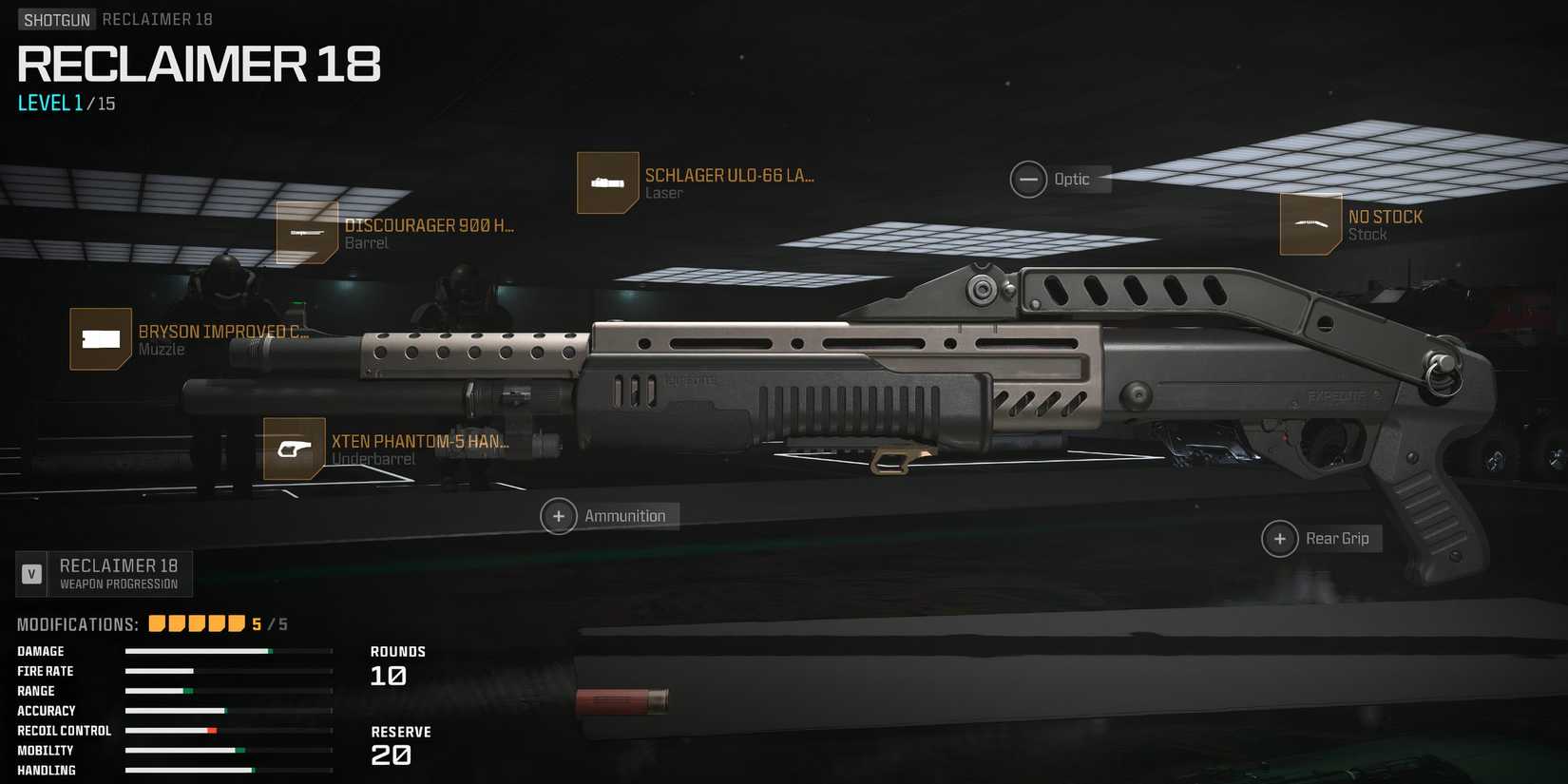Remove the Optic attachment via minus toggle

coord(1028,179)
